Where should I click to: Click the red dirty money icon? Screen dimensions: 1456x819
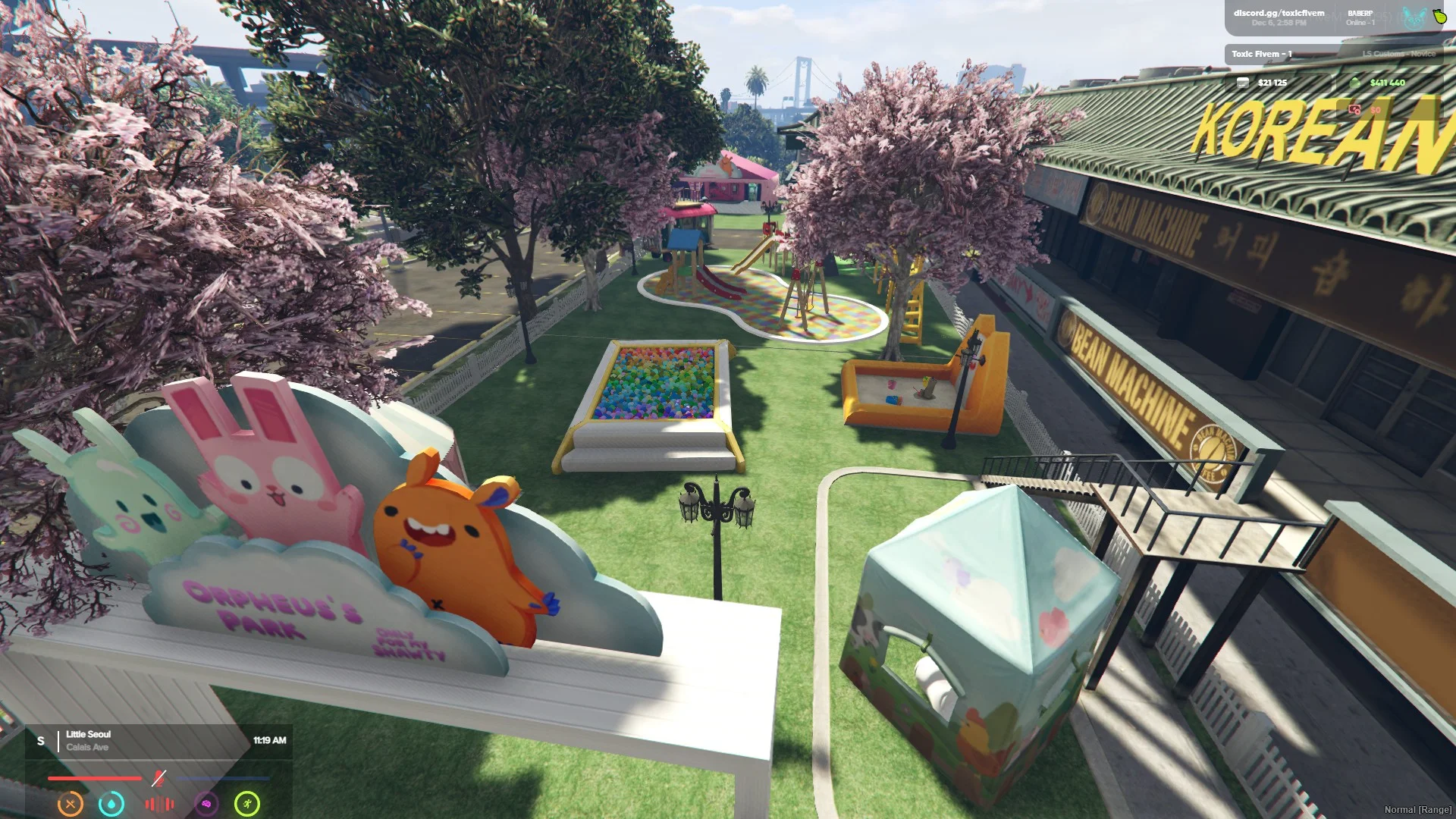coord(1355,110)
